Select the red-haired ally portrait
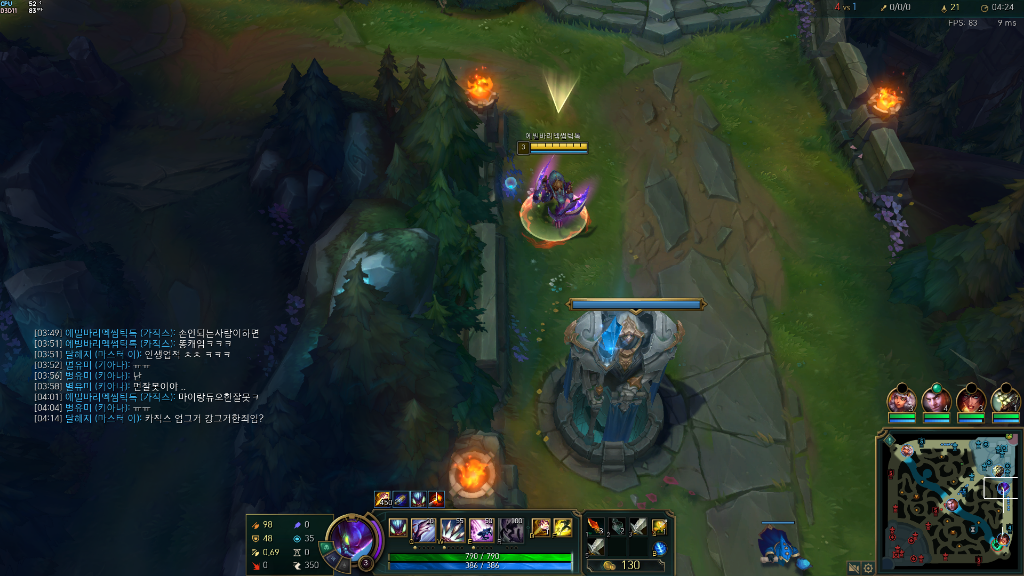Viewport: 1024px width, 576px height. pyautogui.click(x=971, y=400)
